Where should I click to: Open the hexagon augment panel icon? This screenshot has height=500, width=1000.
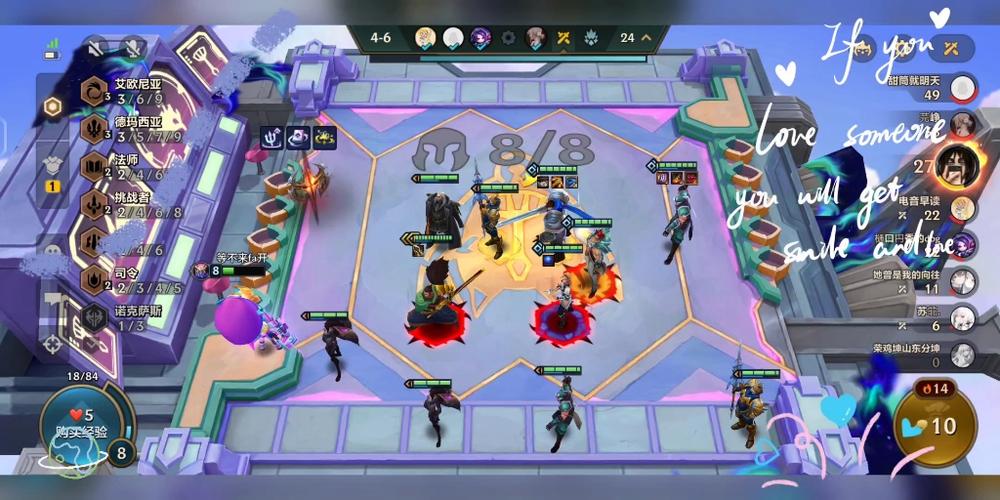tap(52, 106)
